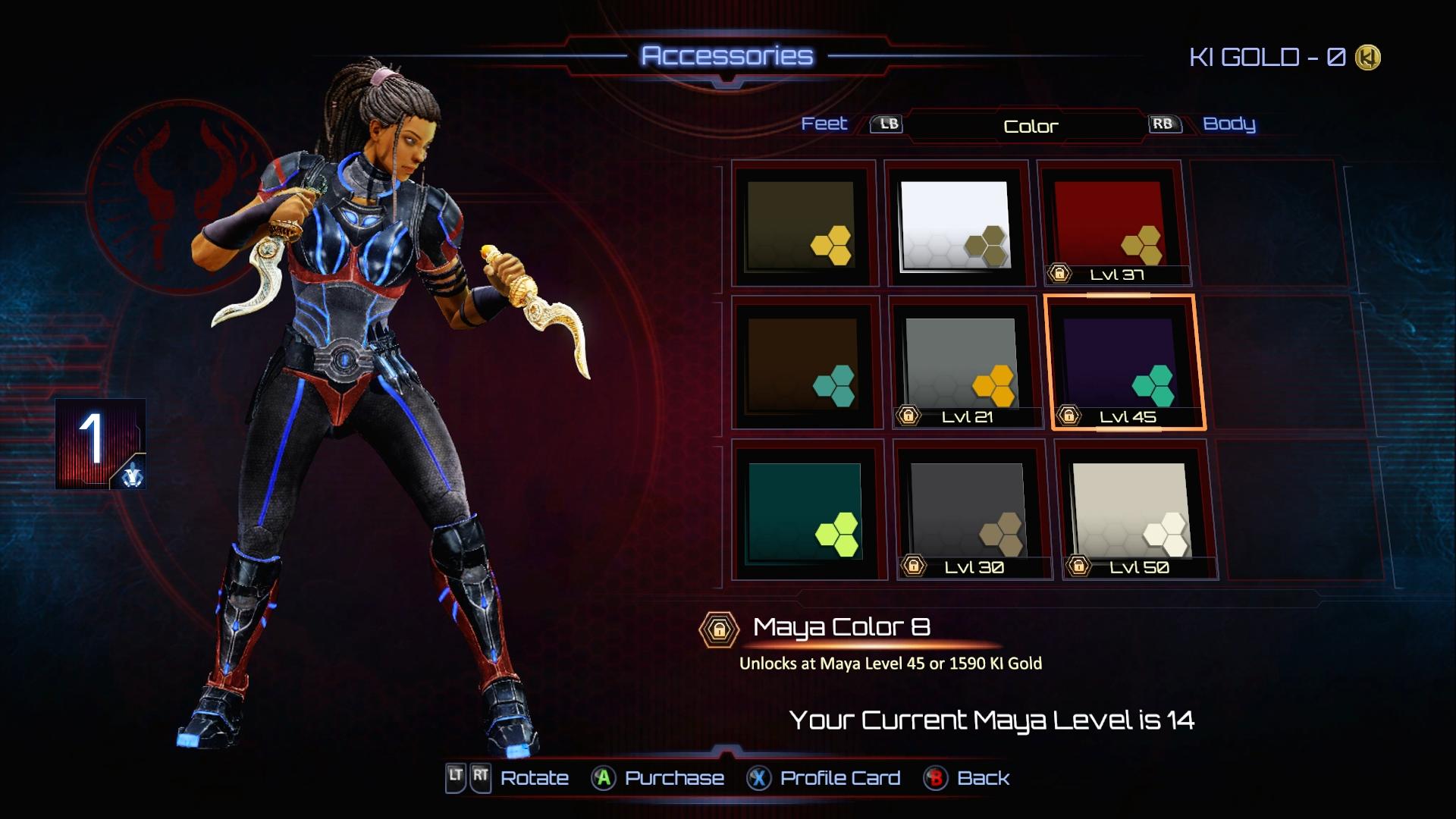Pick the brown color swatch
Screen dimensions: 1456x819
(x=804, y=364)
